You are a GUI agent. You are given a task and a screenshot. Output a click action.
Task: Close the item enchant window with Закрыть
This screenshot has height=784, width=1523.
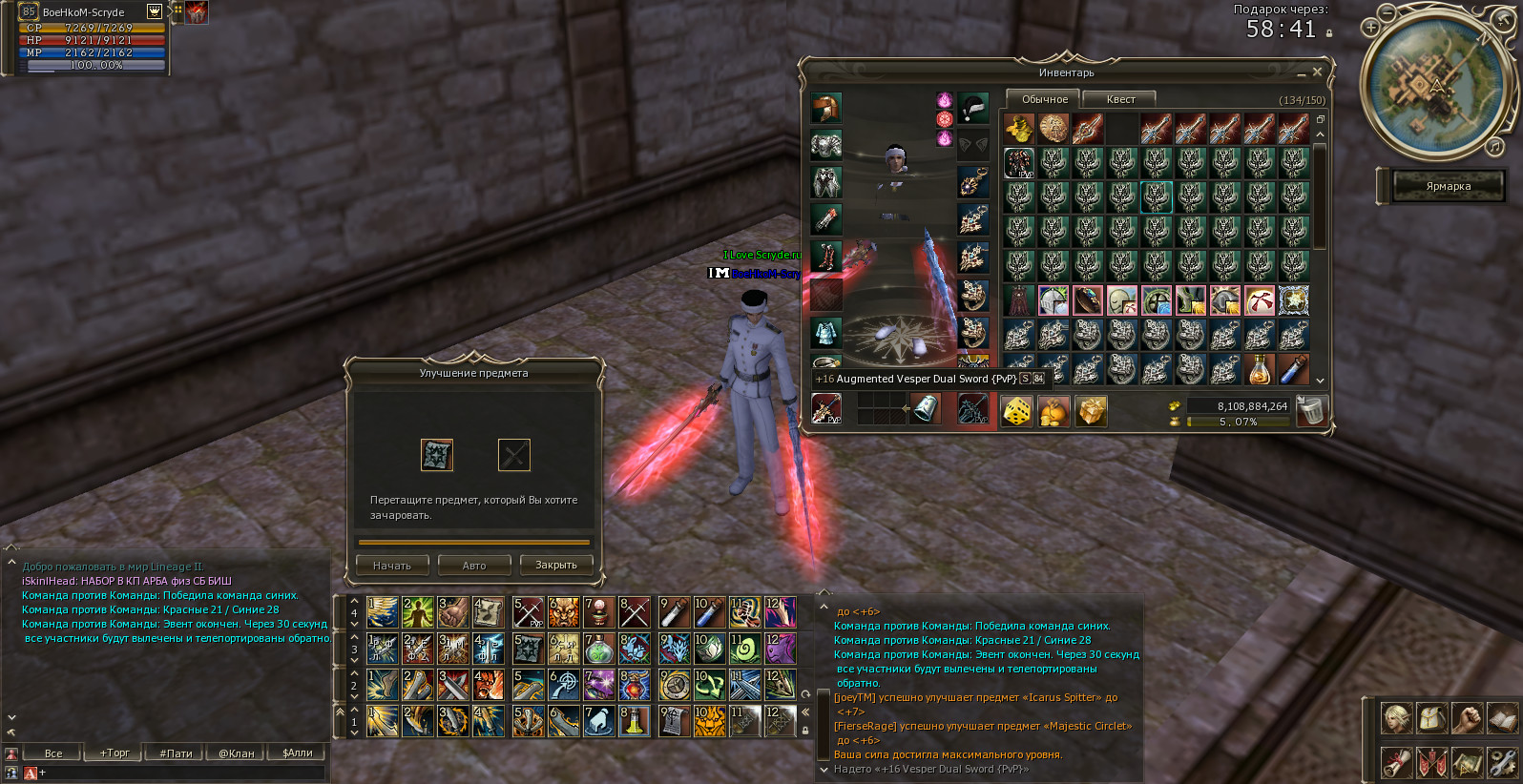pyautogui.click(x=556, y=566)
